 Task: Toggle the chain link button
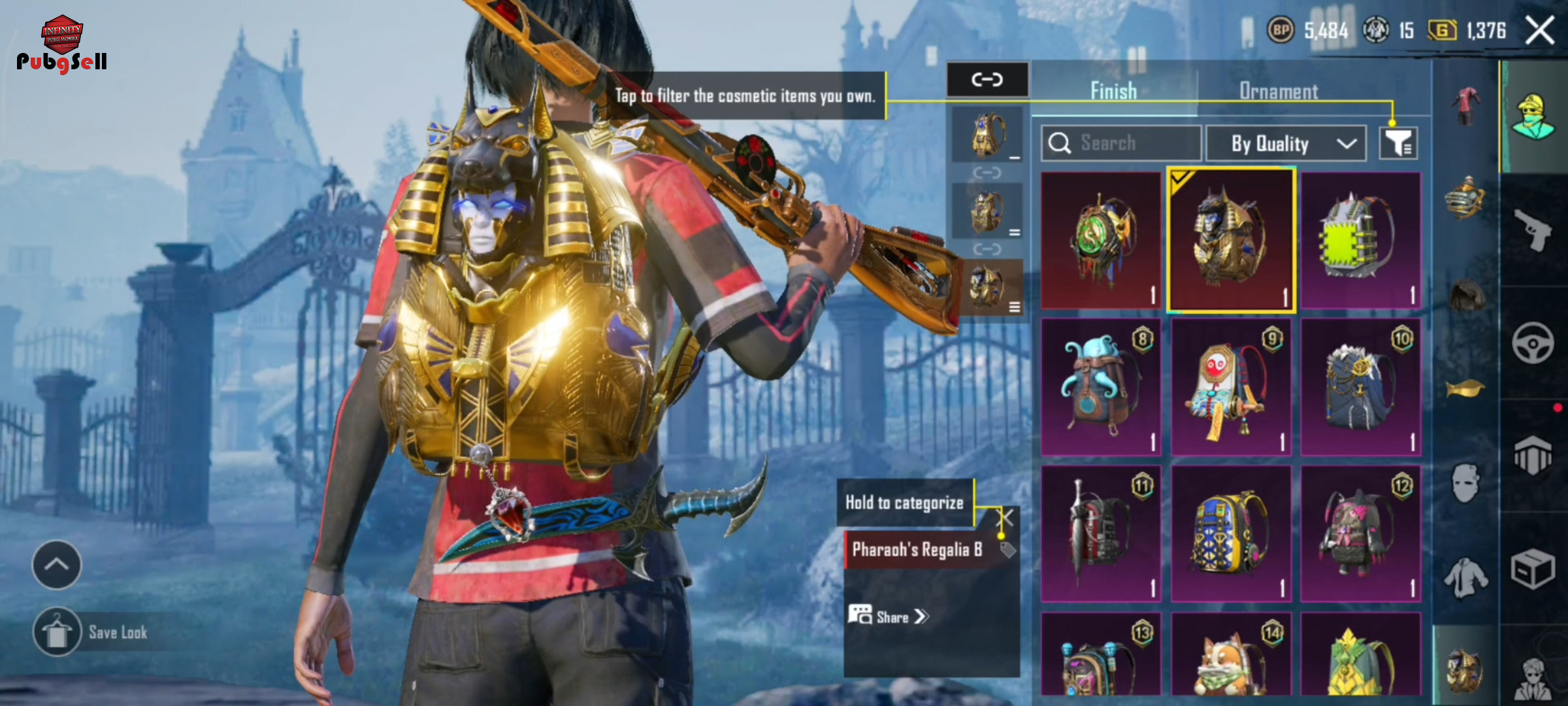click(x=987, y=80)
